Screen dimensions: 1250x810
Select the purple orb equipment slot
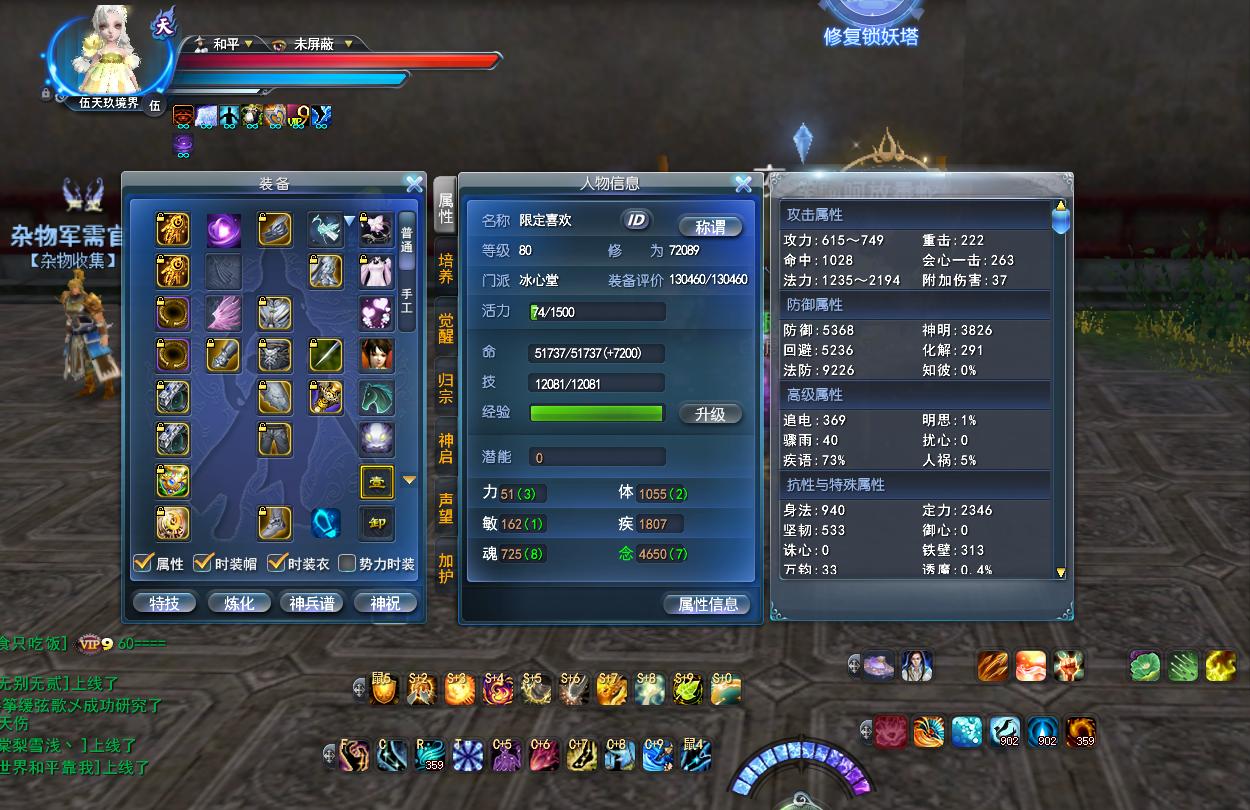pyautogui.click(x=224, y=230)
